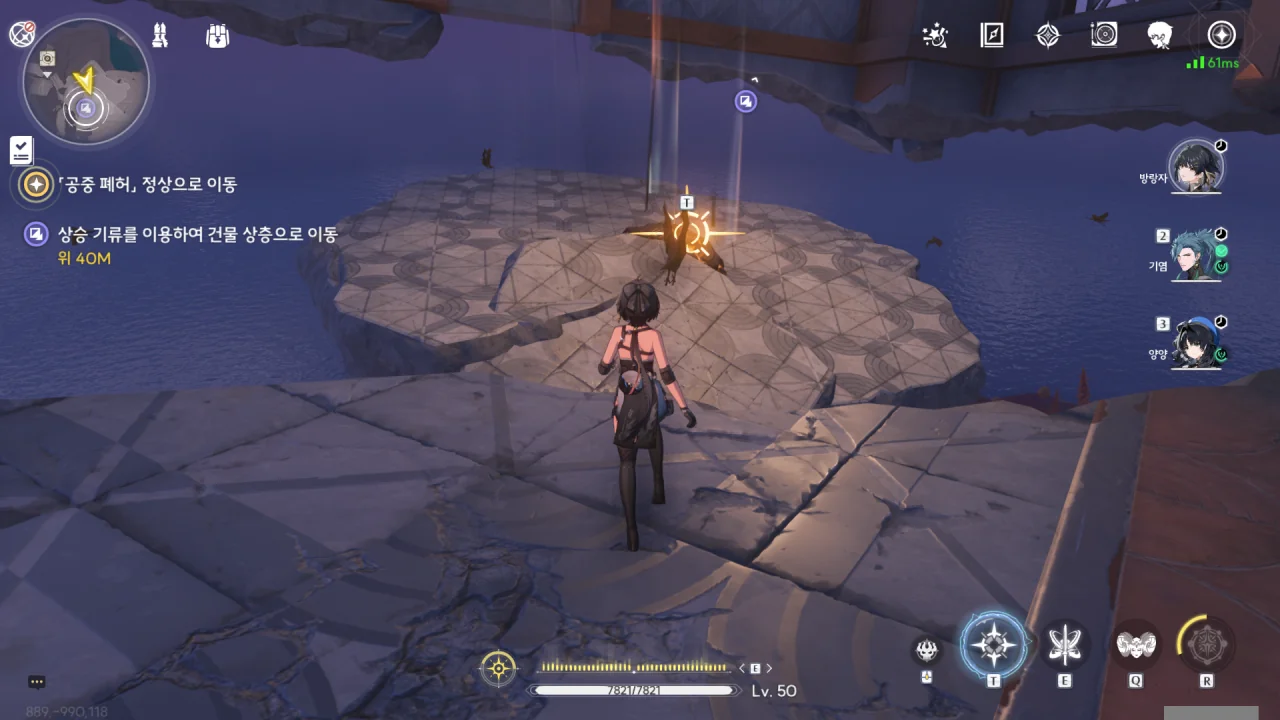Use the sword-and-wings resonance skill

click(x=1064, y=646)
